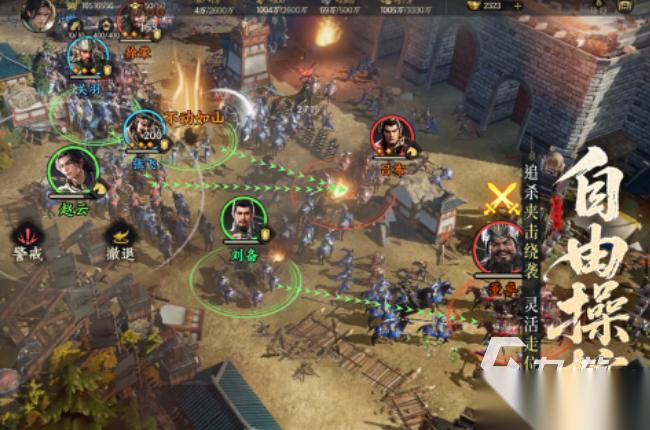650x430 pixels.
Task: Select Zhao Yun's hero portrait
Action: [72, 170]
